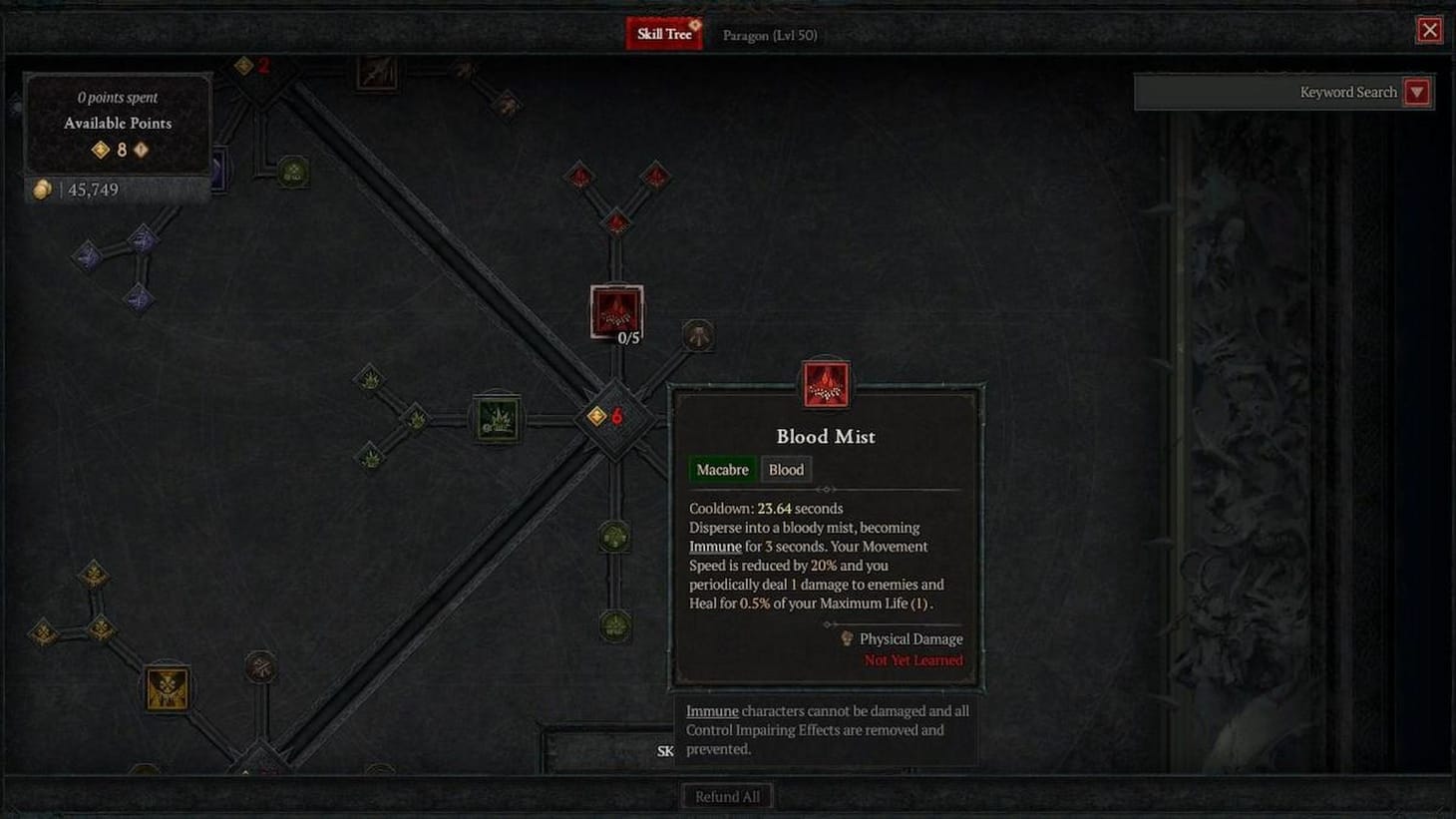1456x819 pixels.
Task: Select the Blood Mist tooltip skill icon
Action: click(x=825, y=384)
